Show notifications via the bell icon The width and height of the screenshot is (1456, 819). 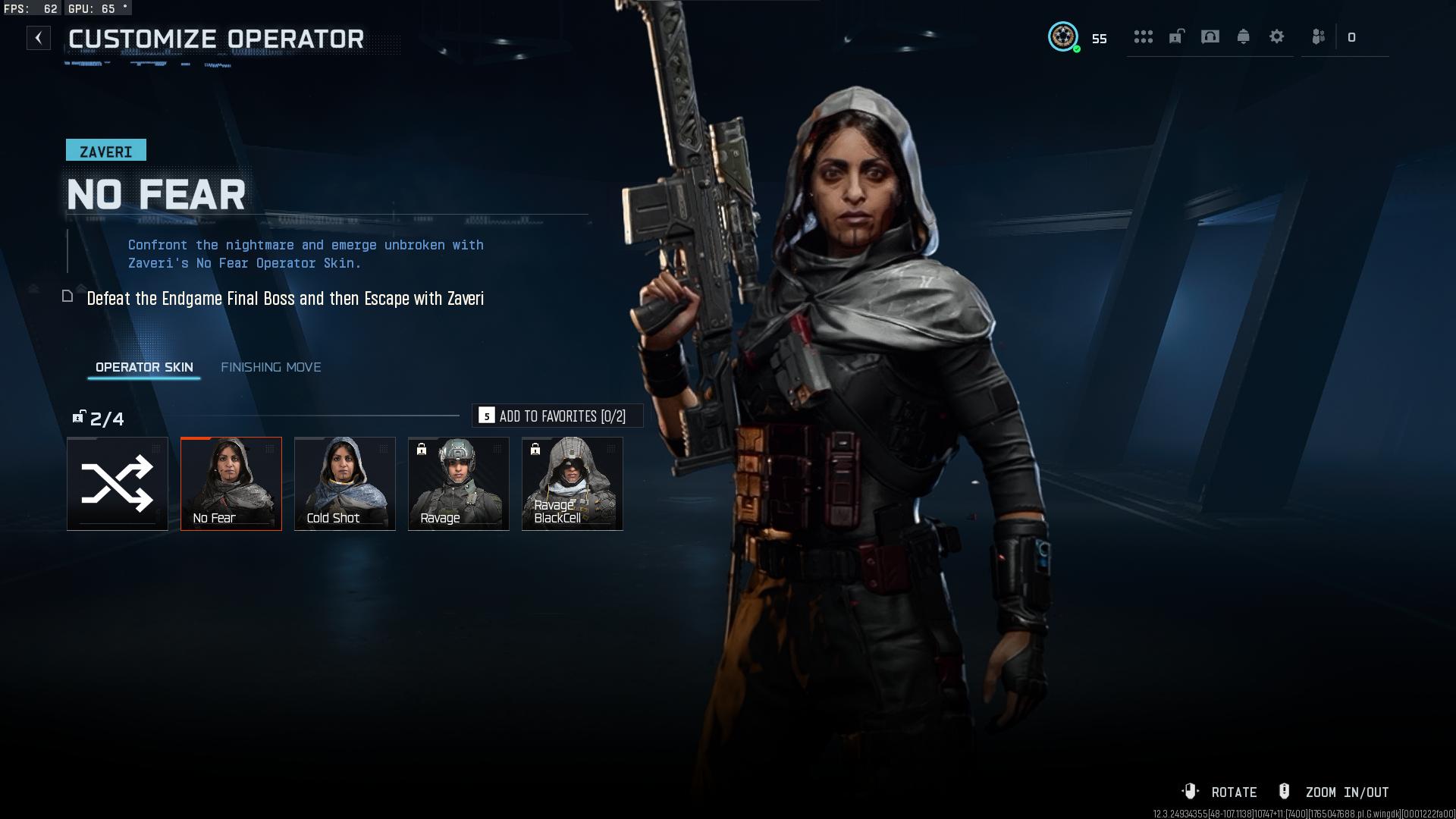click(x=1244, y=36)
